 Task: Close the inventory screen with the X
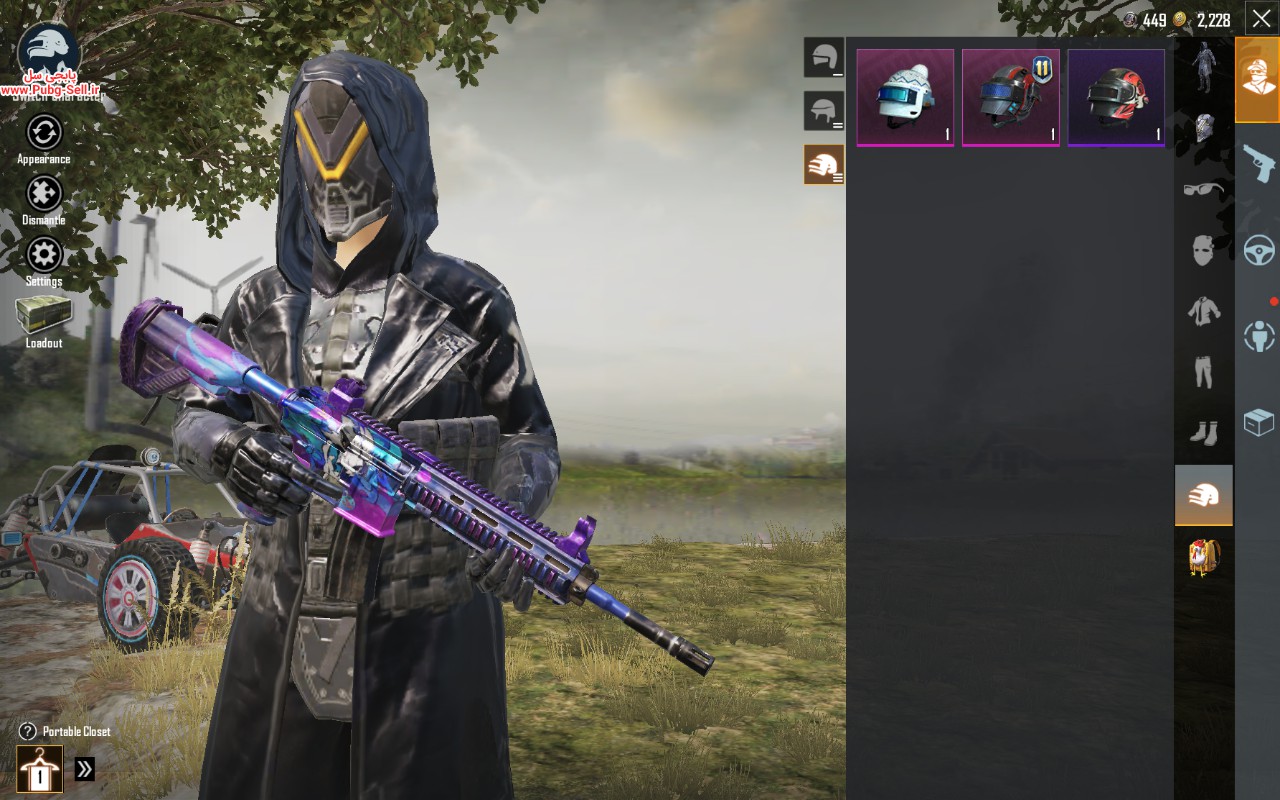click(x=1260, y=18)
